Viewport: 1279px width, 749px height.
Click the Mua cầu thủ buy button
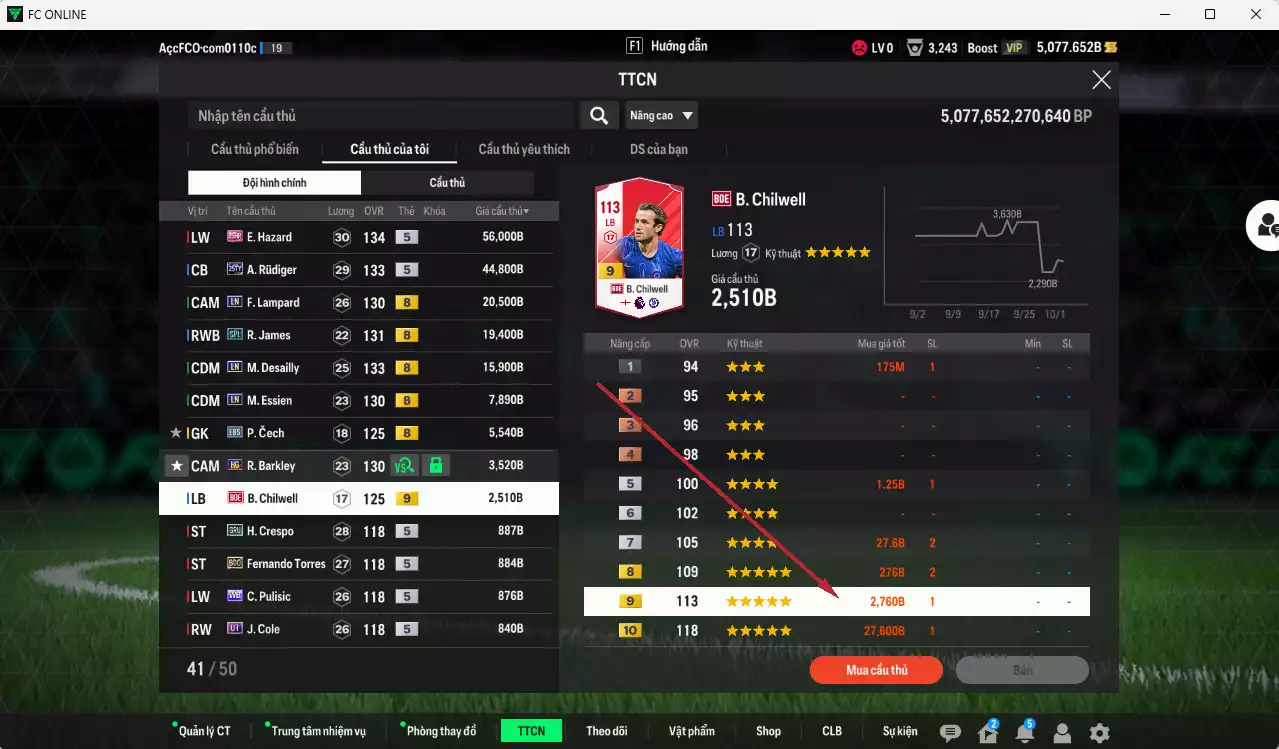pos(876,670)
